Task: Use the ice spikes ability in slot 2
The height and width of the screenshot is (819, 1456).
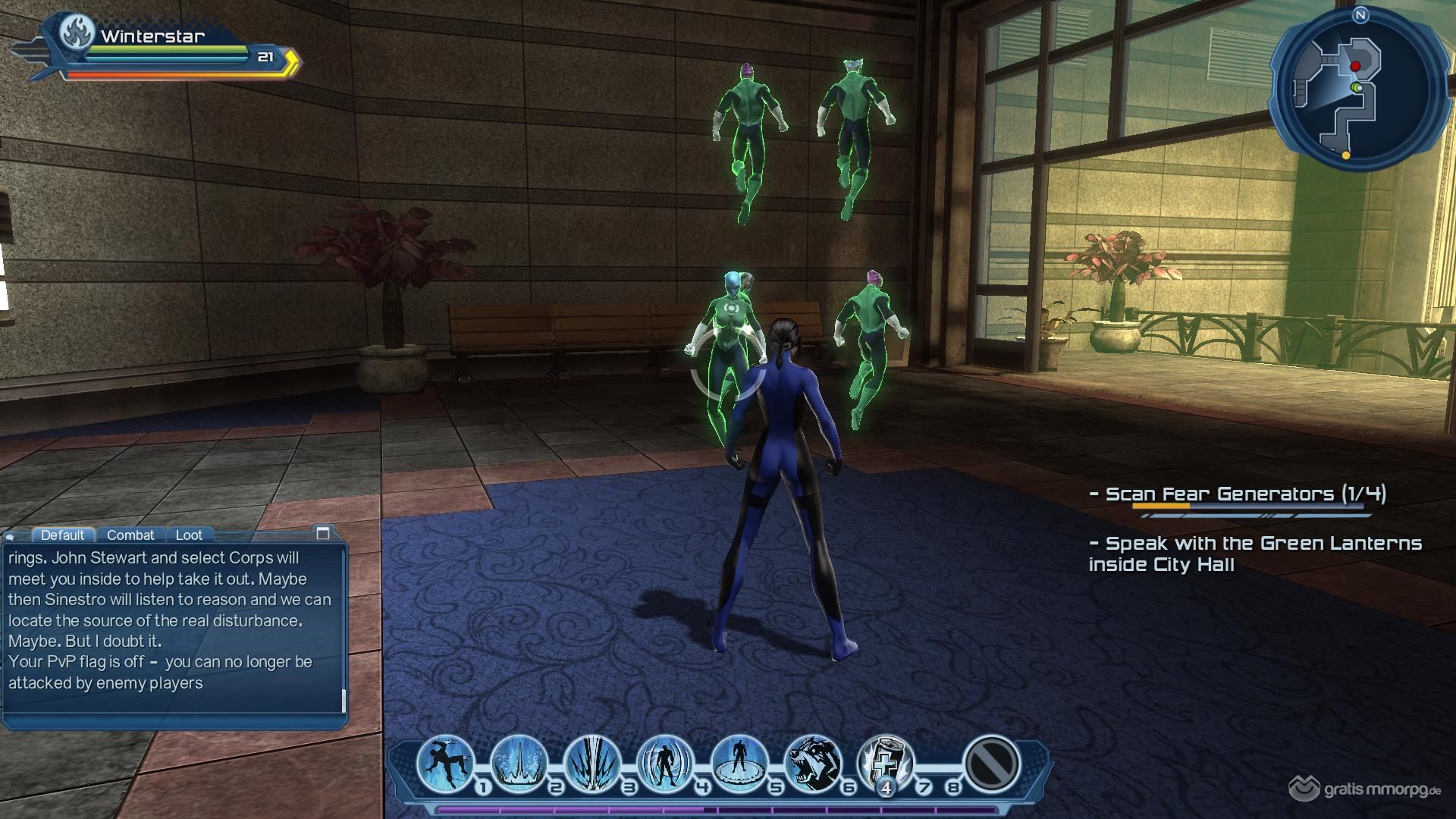Action: pyautogui.click(x=519, y=762)
